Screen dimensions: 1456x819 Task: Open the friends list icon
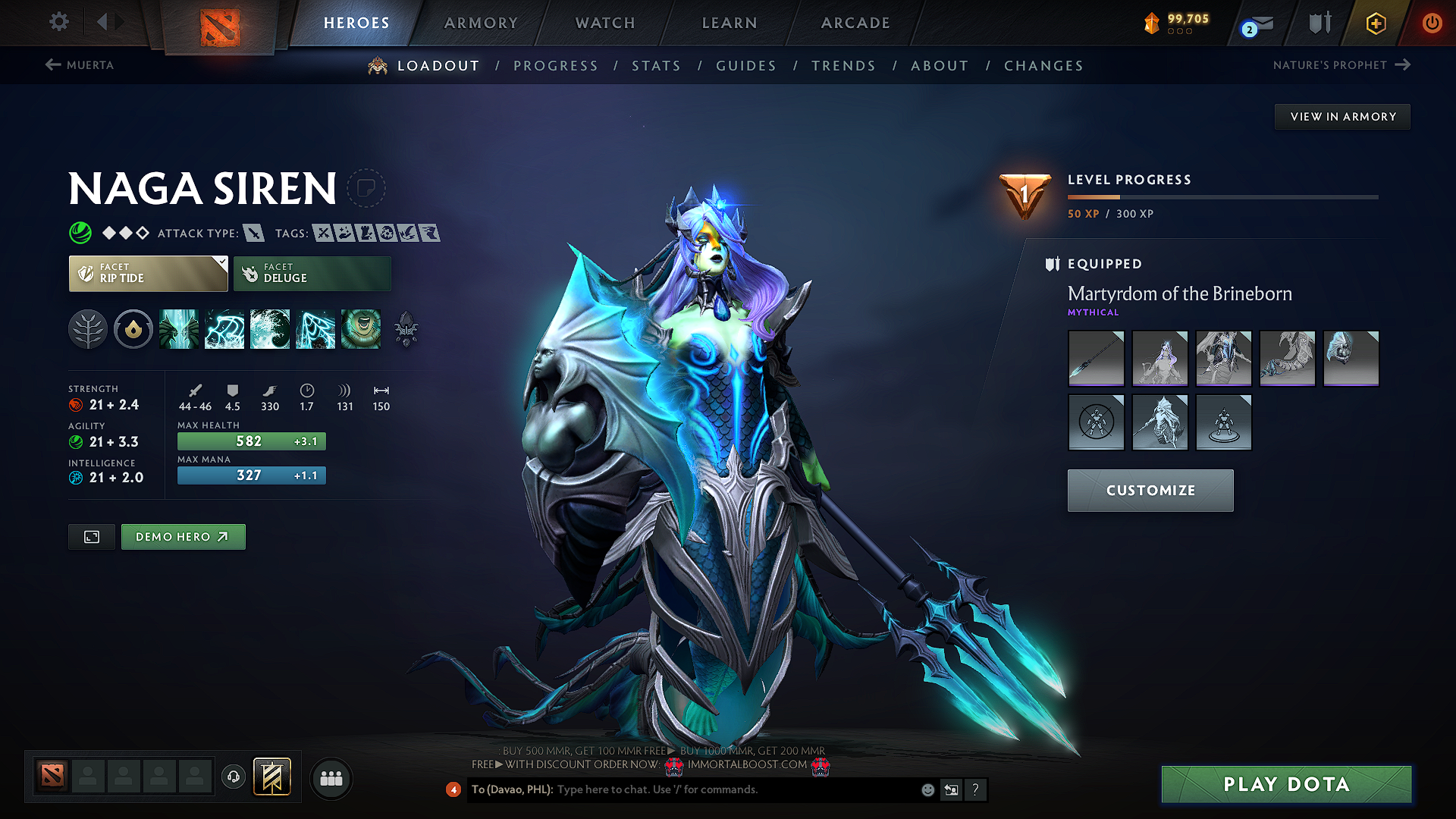pyautogui.click(x=331, y=778)
